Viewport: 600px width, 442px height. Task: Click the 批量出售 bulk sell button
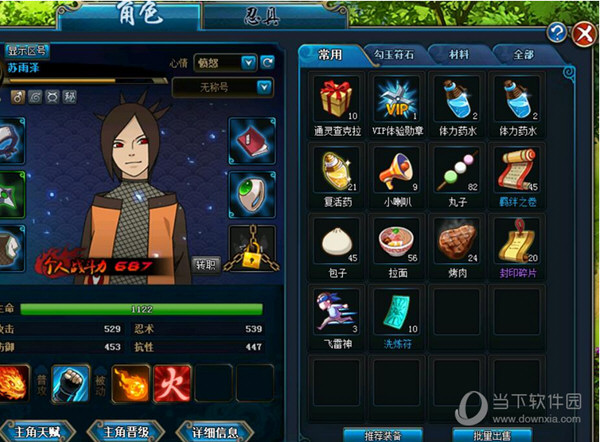pyautogui.click(x=489, y=435)
